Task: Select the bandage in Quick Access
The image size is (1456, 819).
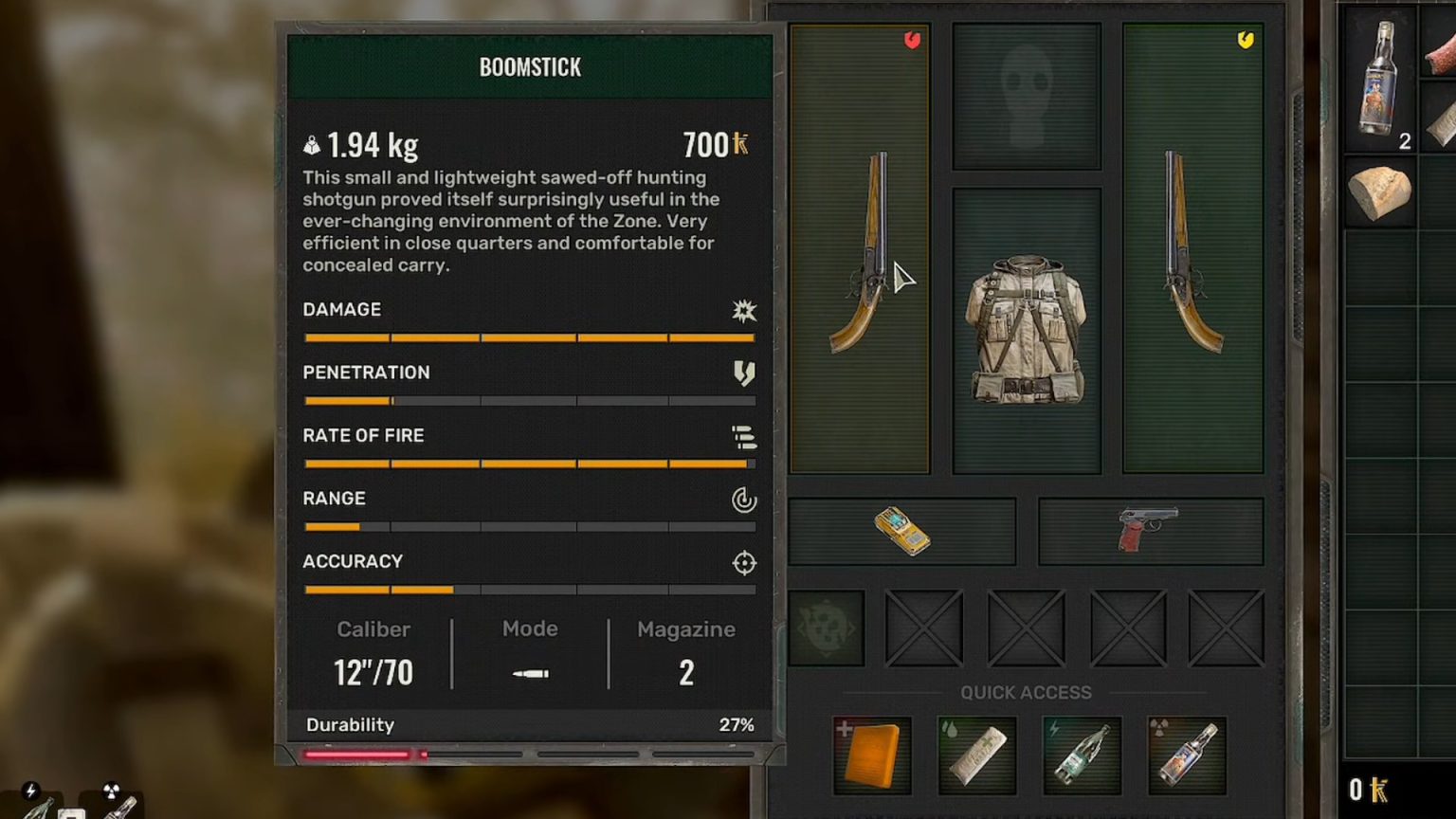Action: point(975,754)
